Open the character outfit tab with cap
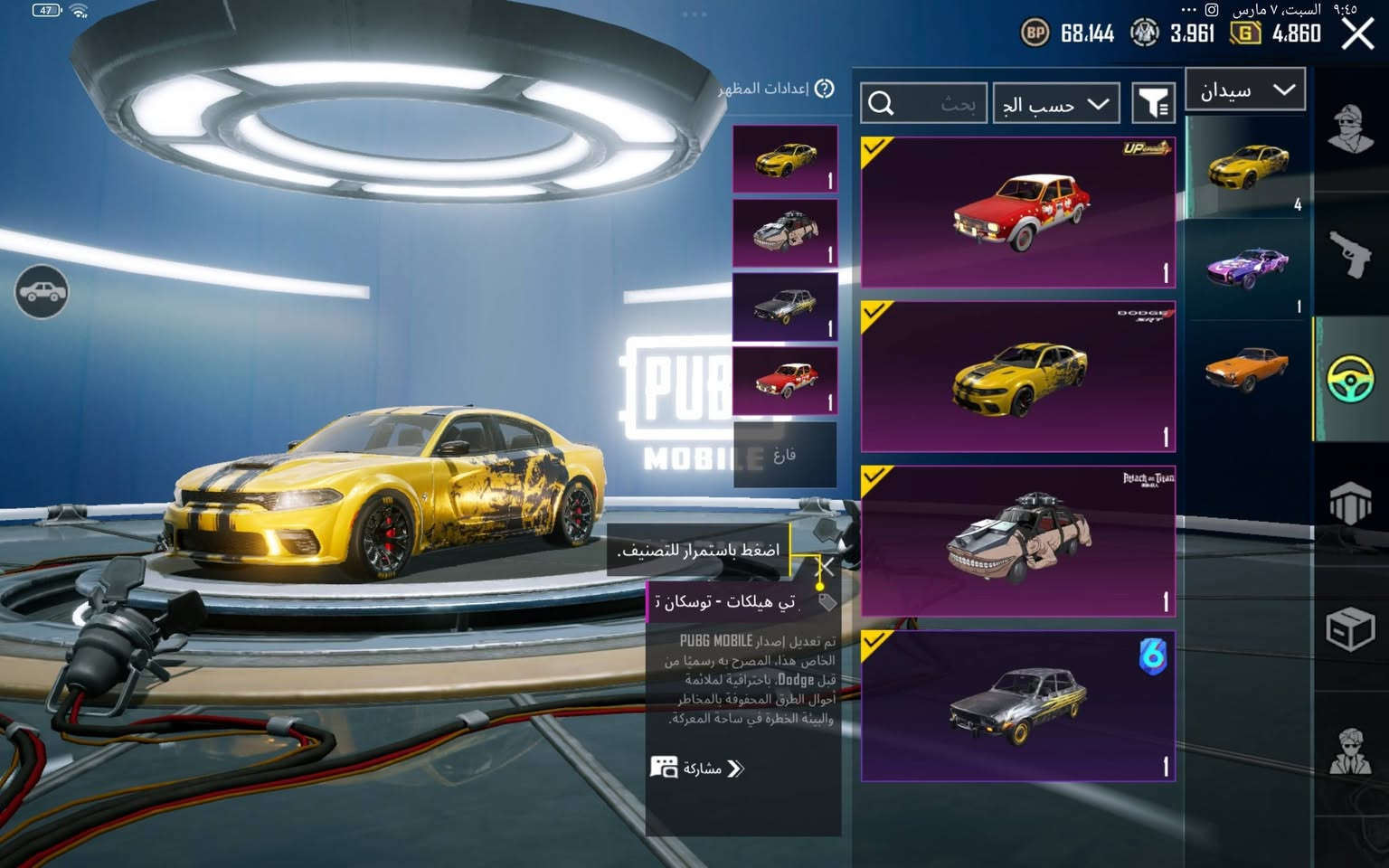Screen dimensions: 1389x868 [1350, 128]
